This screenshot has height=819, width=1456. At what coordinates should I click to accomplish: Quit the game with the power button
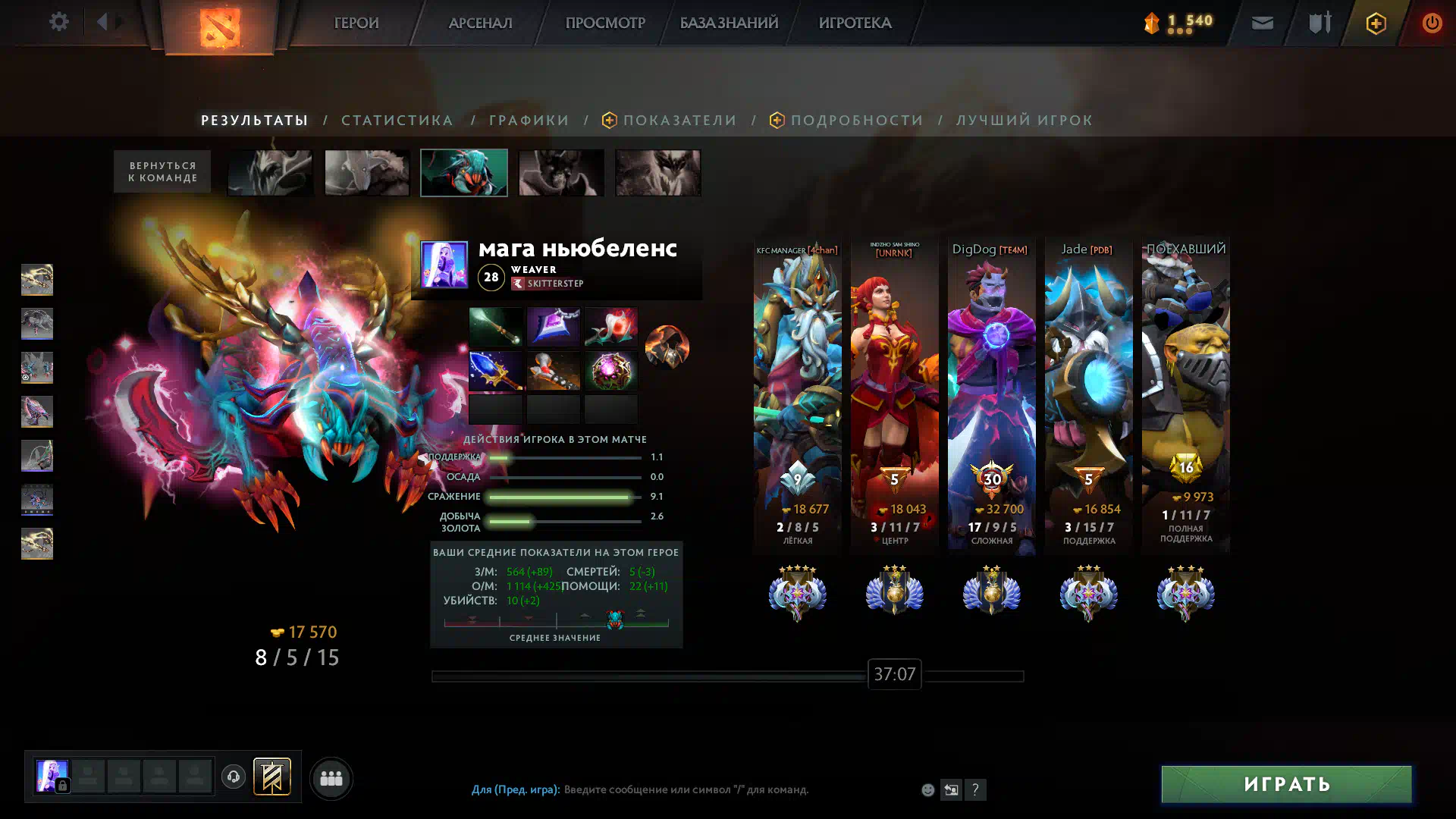tap(1431, 23)
